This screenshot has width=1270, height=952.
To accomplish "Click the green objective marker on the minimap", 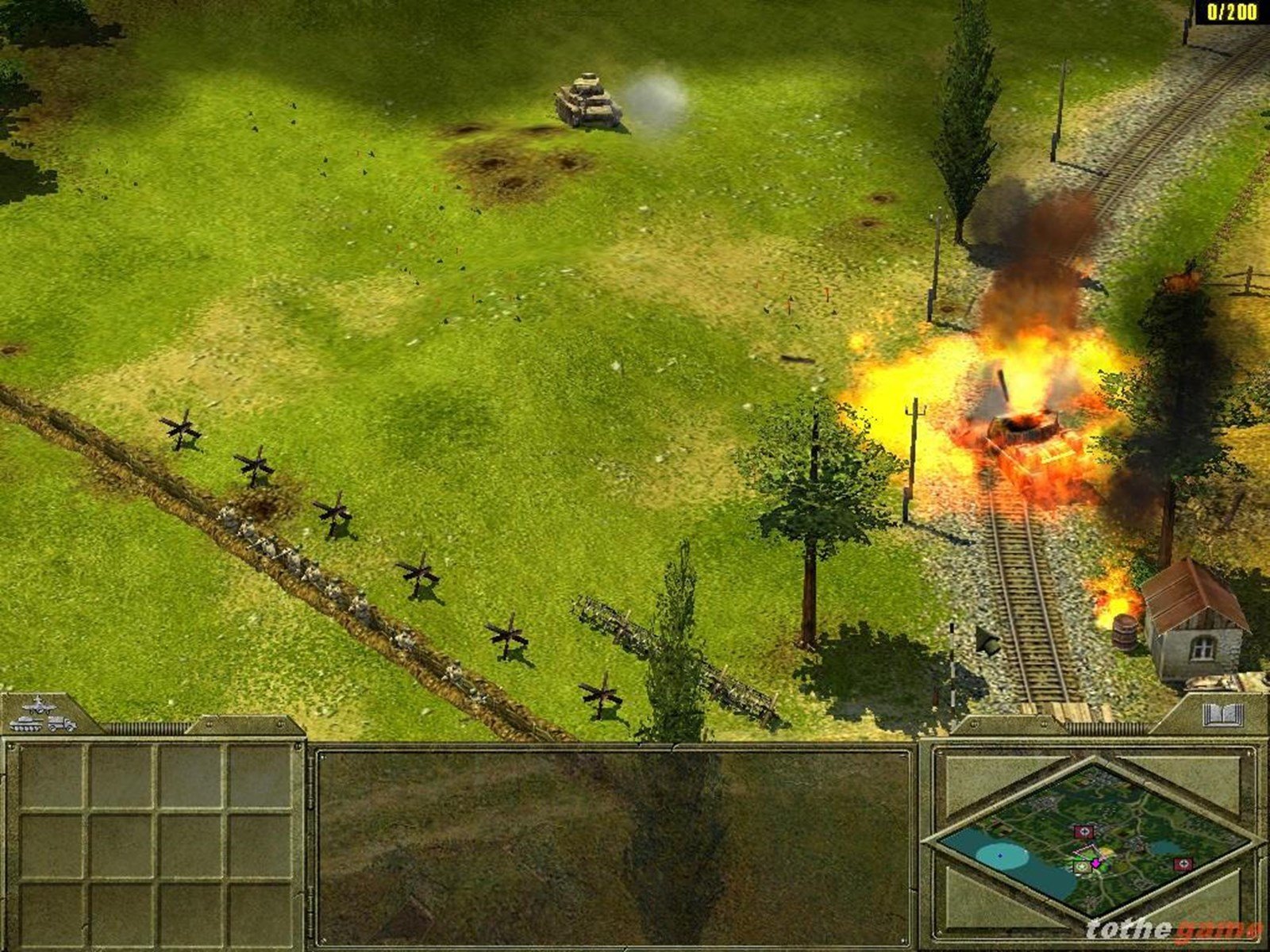I will coord(1082,867).
